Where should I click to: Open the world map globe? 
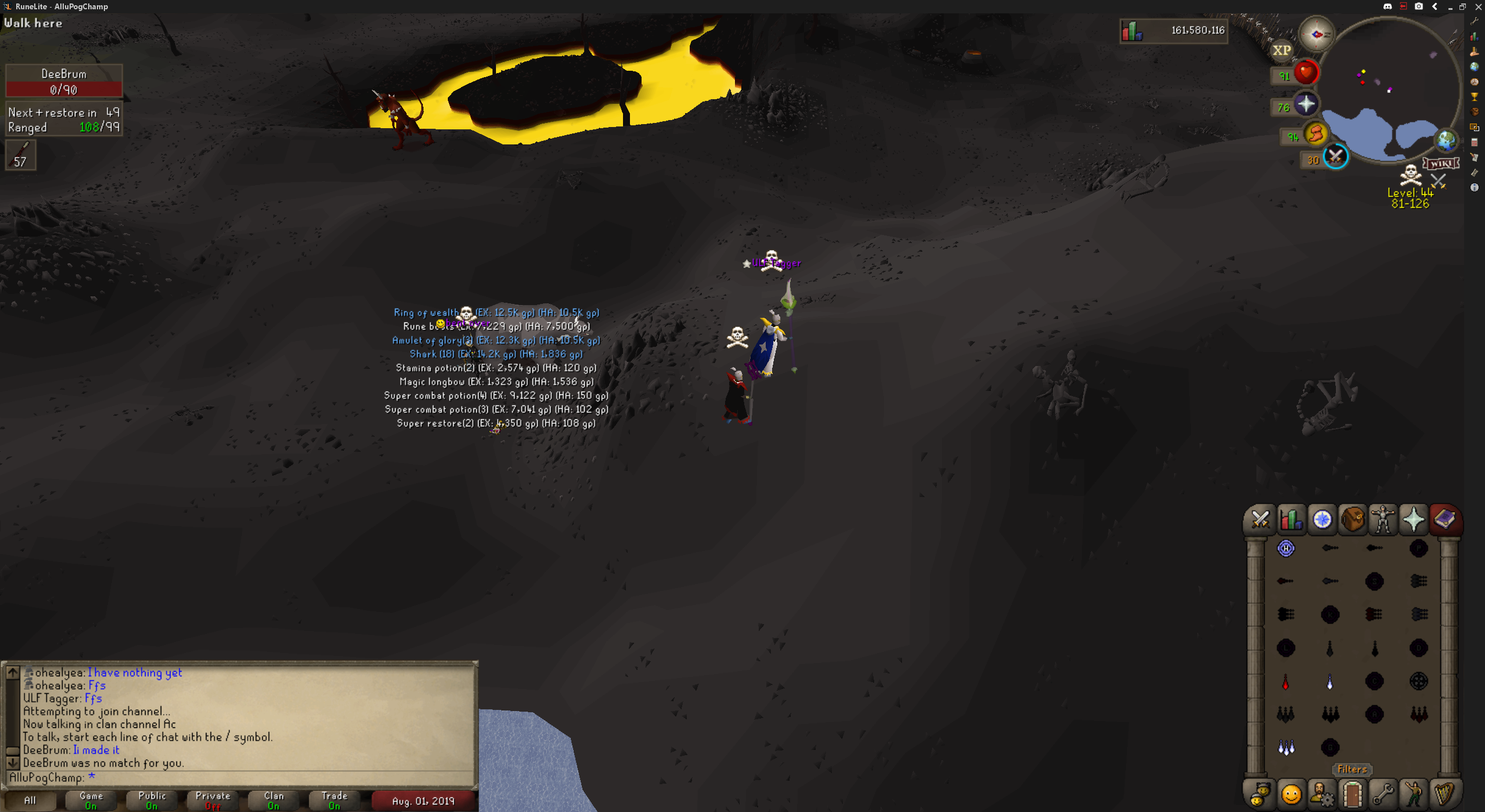coord(1446,140)
